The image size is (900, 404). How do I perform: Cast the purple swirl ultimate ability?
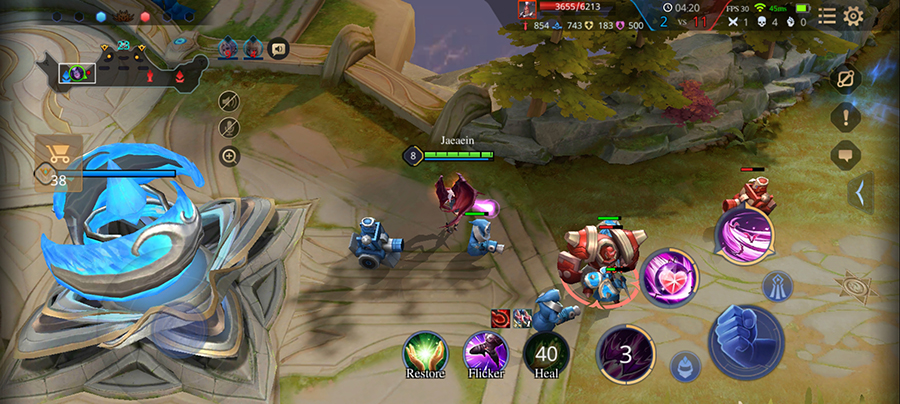(x=744, y=234)
